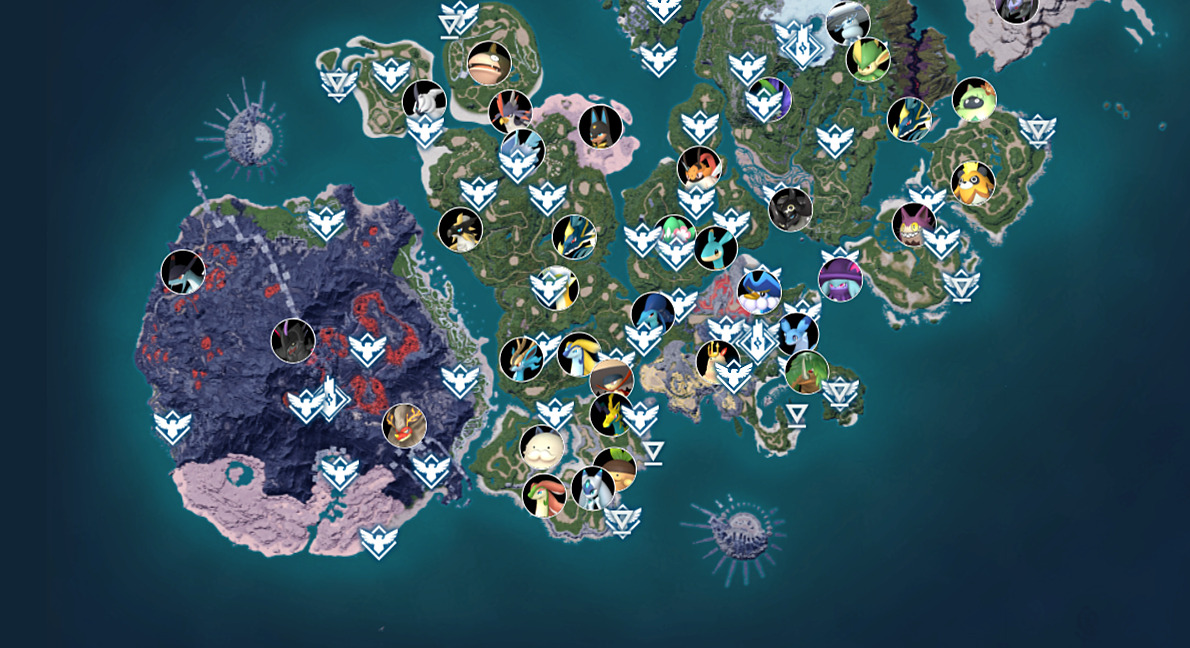Click the Anubis black jackal boss marker
This screenshot has width=1190, height=648.
pyautogui.click(x=600, y=127)
